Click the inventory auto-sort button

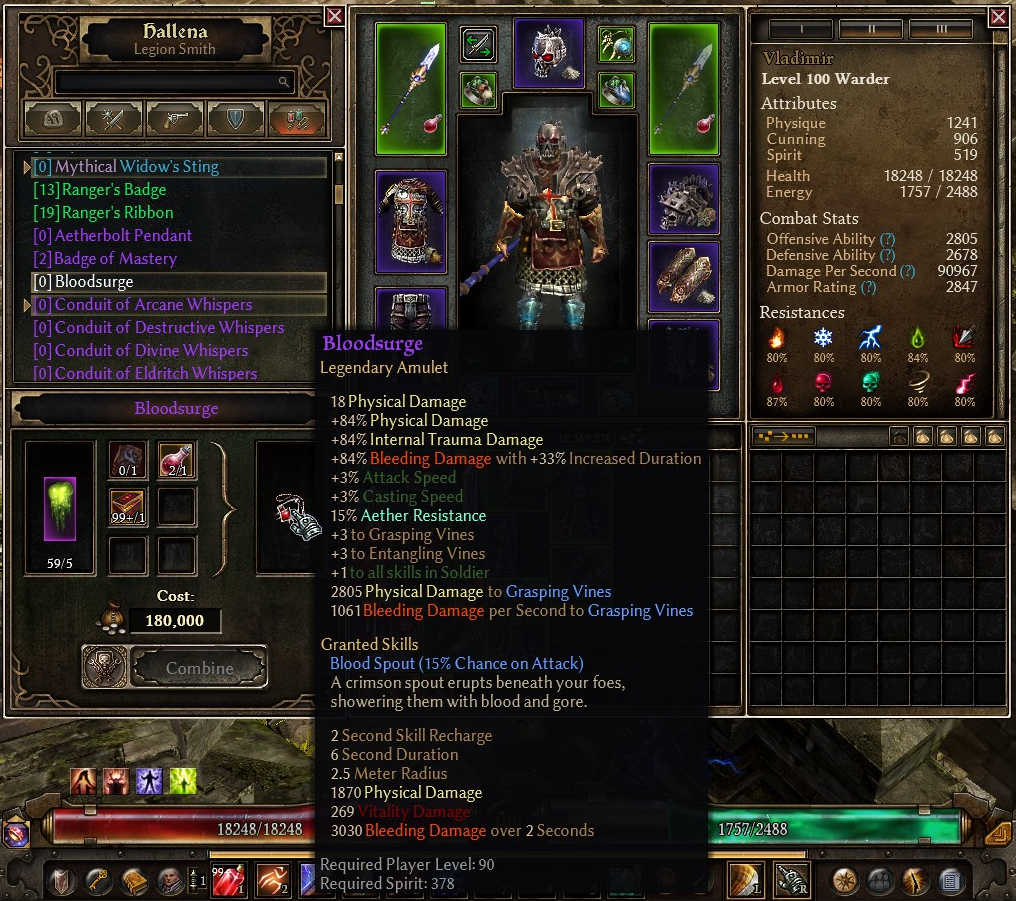tap(783, 437)
